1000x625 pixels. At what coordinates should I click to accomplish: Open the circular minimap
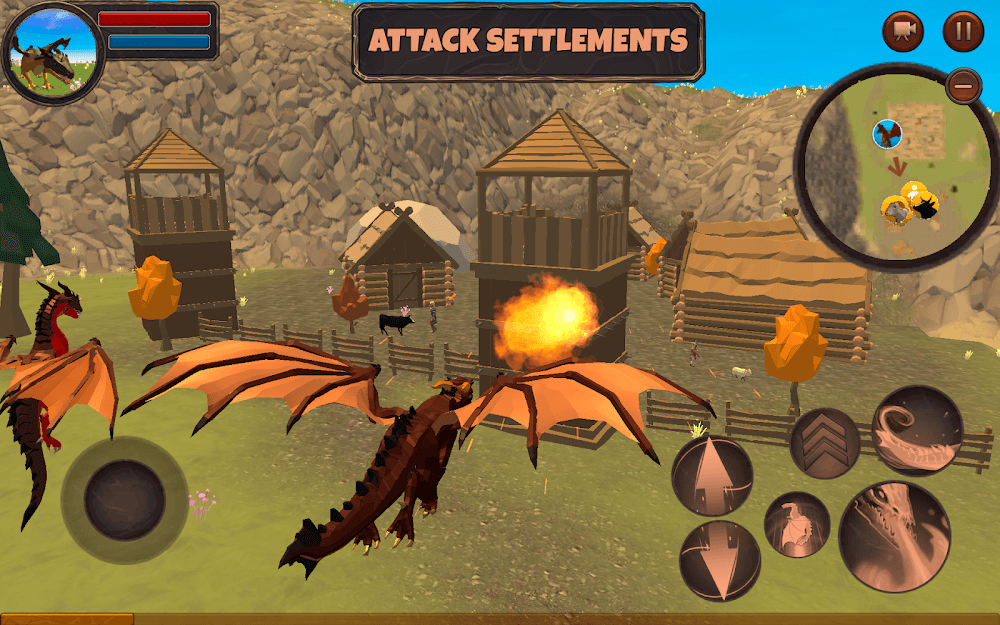895,170
